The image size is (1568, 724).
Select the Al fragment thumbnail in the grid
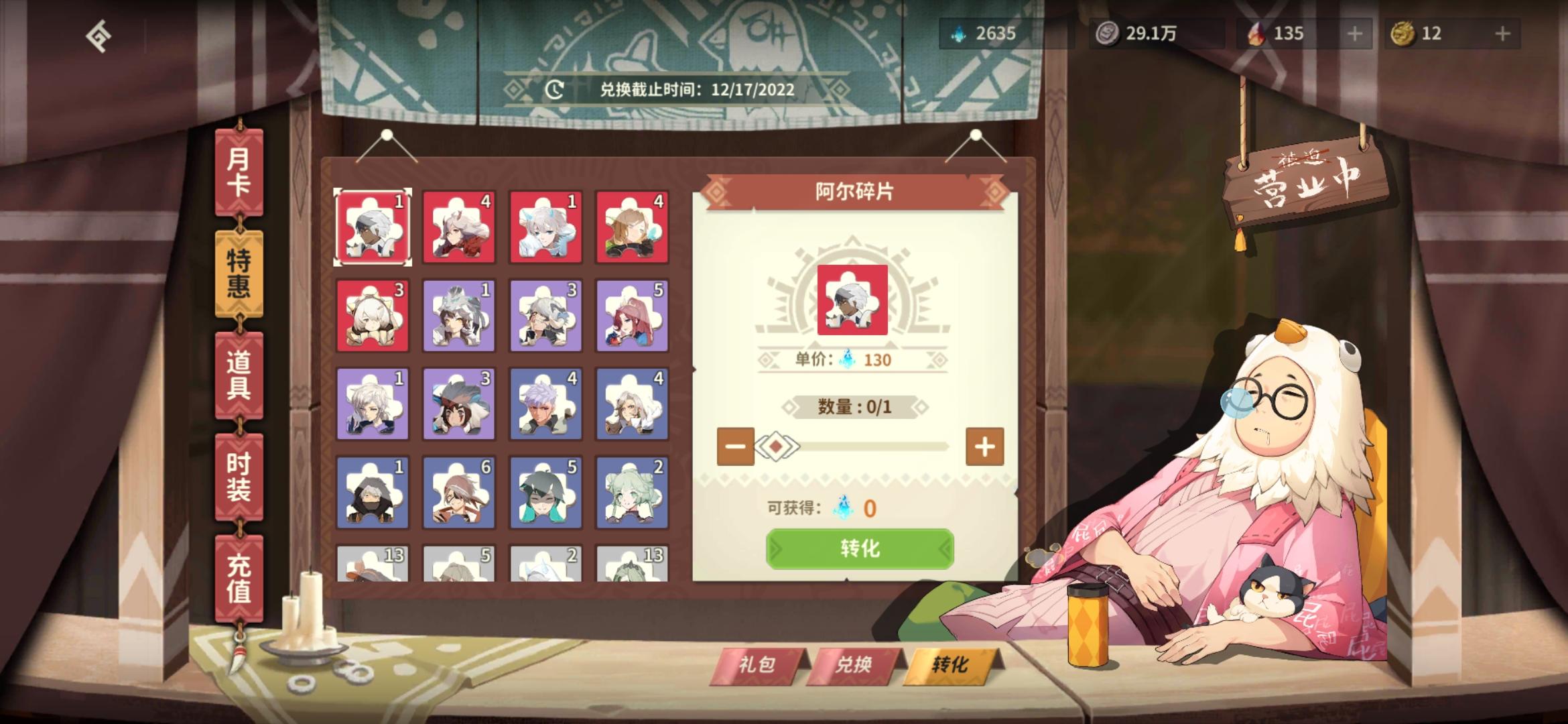[373, 227]
